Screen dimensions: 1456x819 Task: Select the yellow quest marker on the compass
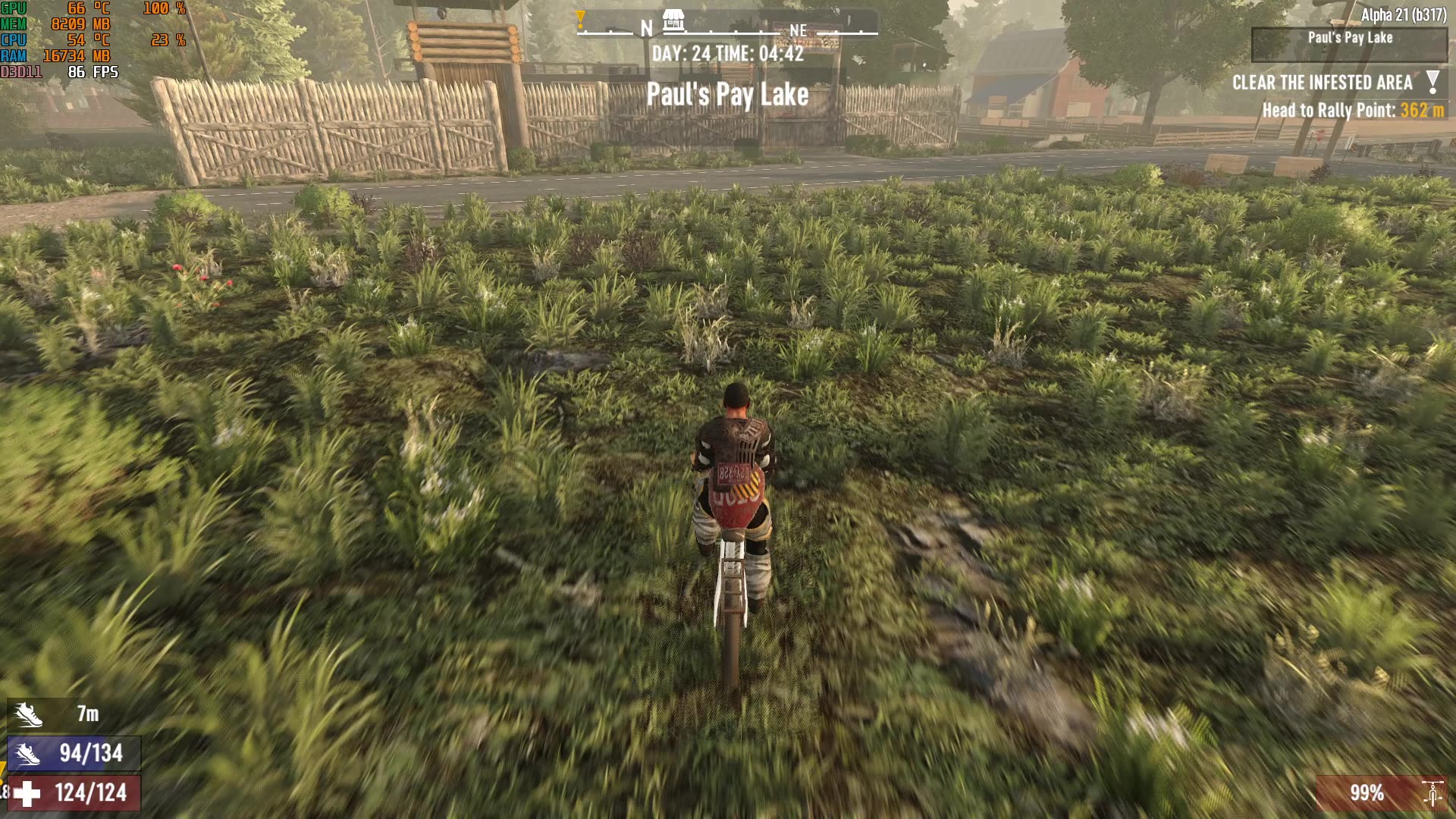(580, 19)
